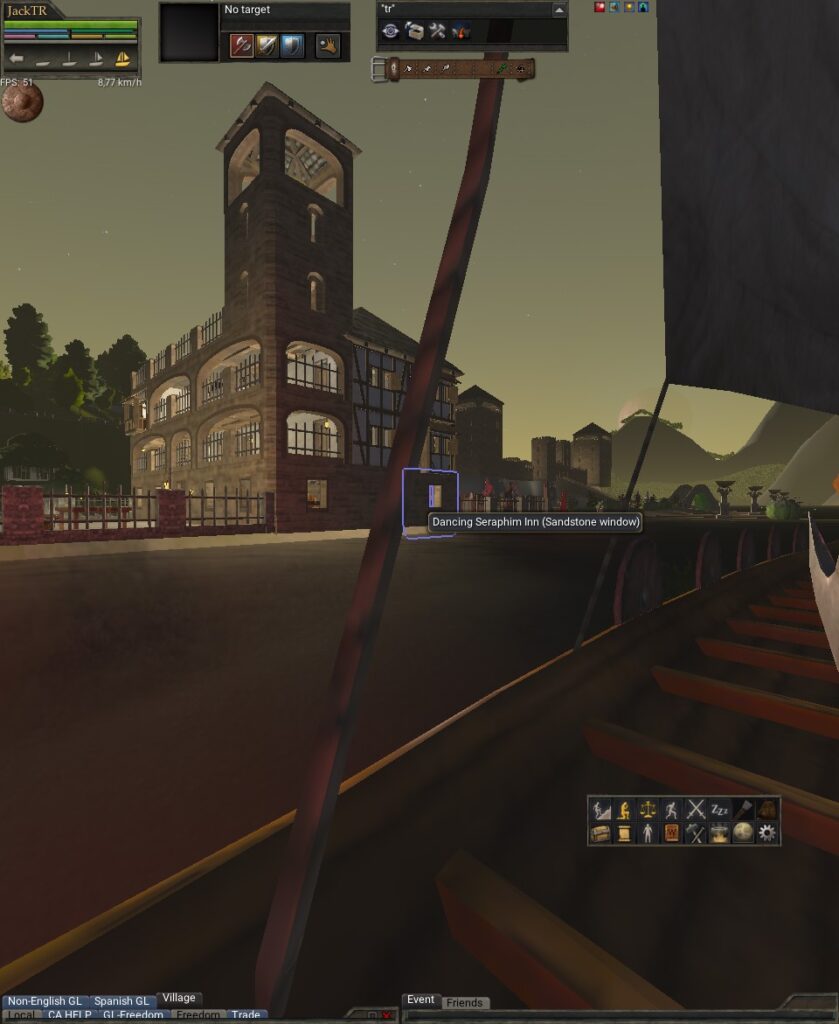Viewport: 839px width, 1024px height.
Task: Click the running figure icon
Action: (x=672, y=809)
